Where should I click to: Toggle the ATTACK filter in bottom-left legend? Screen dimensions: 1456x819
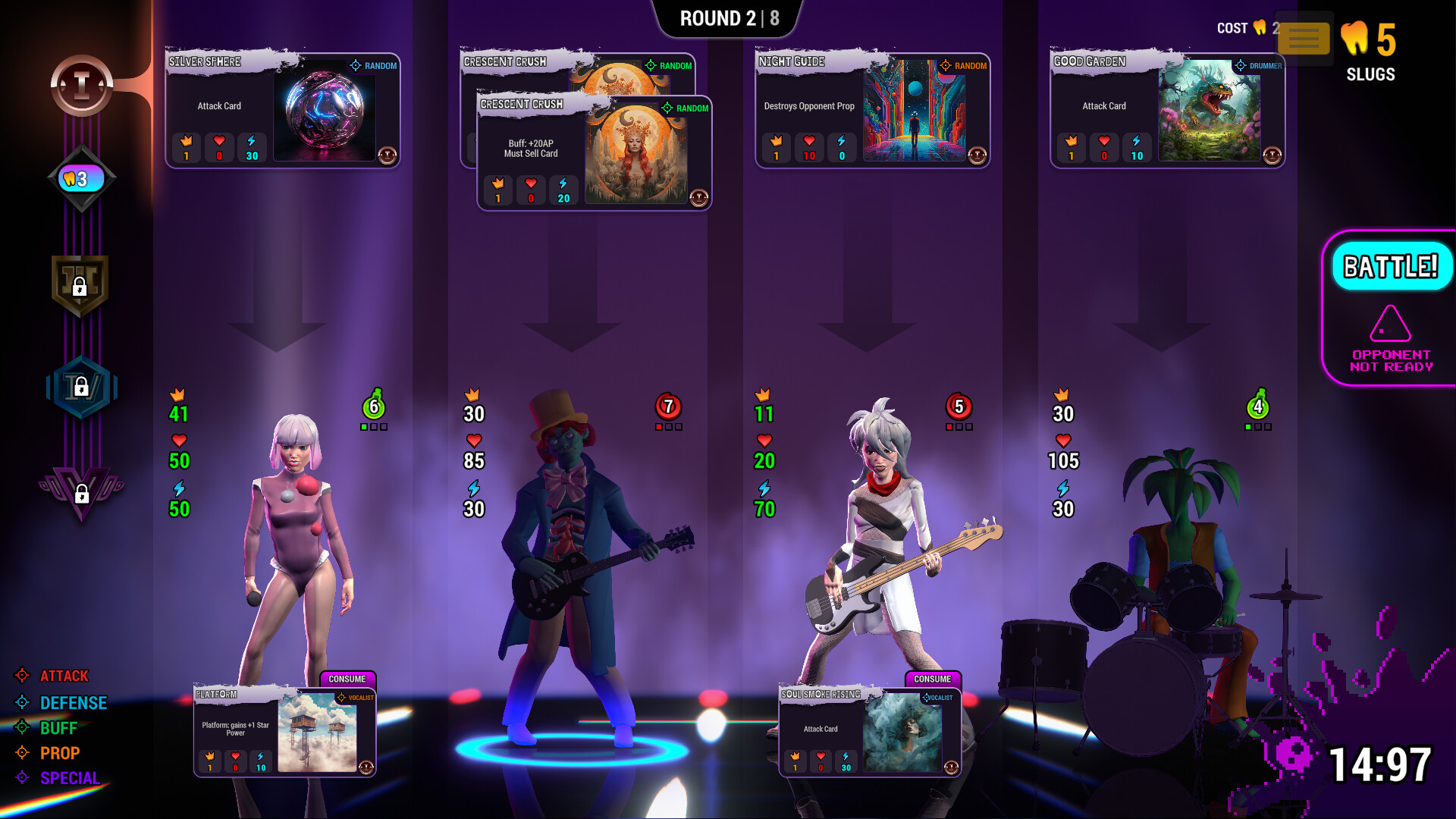[x=64, y=676]
